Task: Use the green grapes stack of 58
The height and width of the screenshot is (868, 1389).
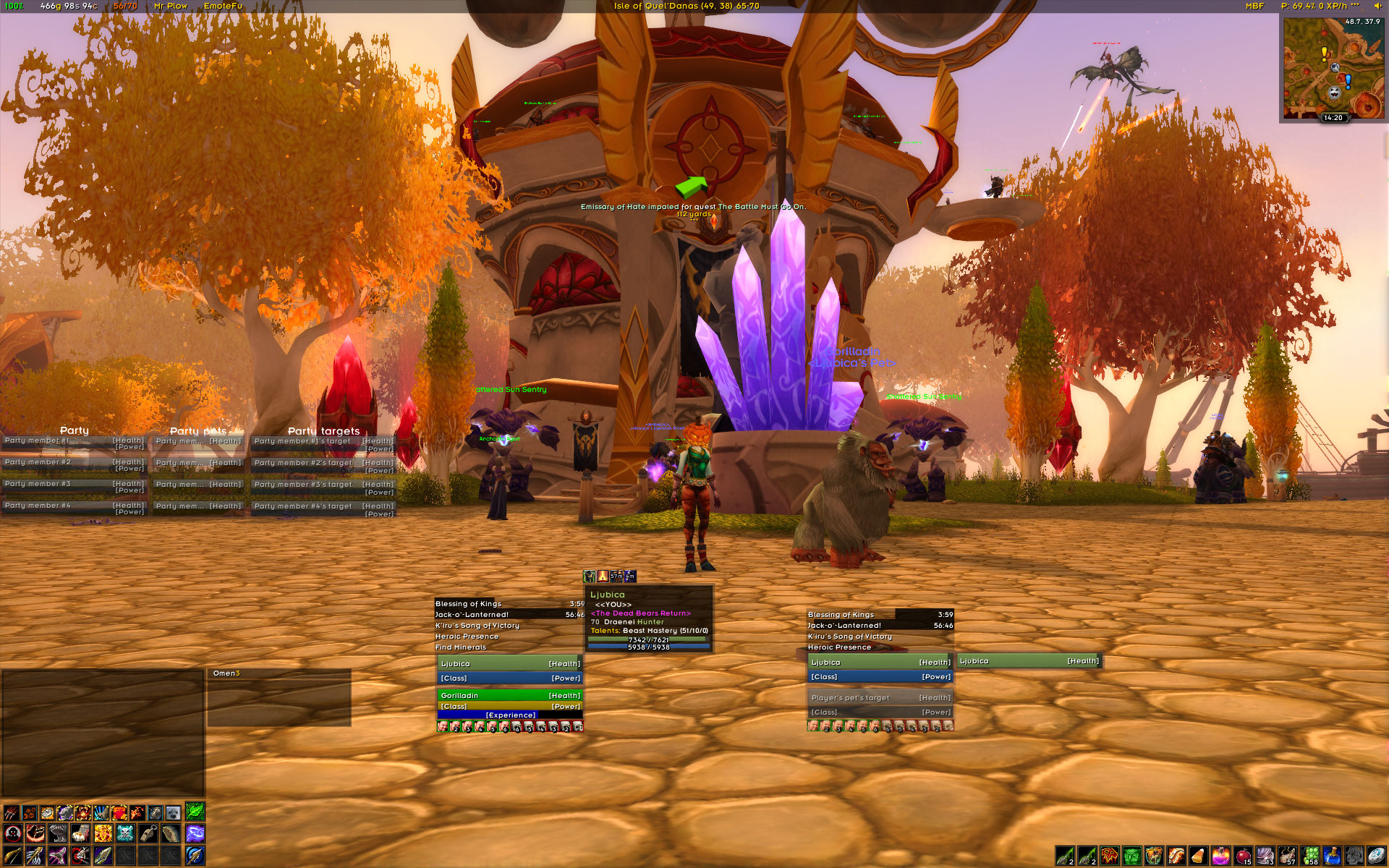Action: (1309, 856)
